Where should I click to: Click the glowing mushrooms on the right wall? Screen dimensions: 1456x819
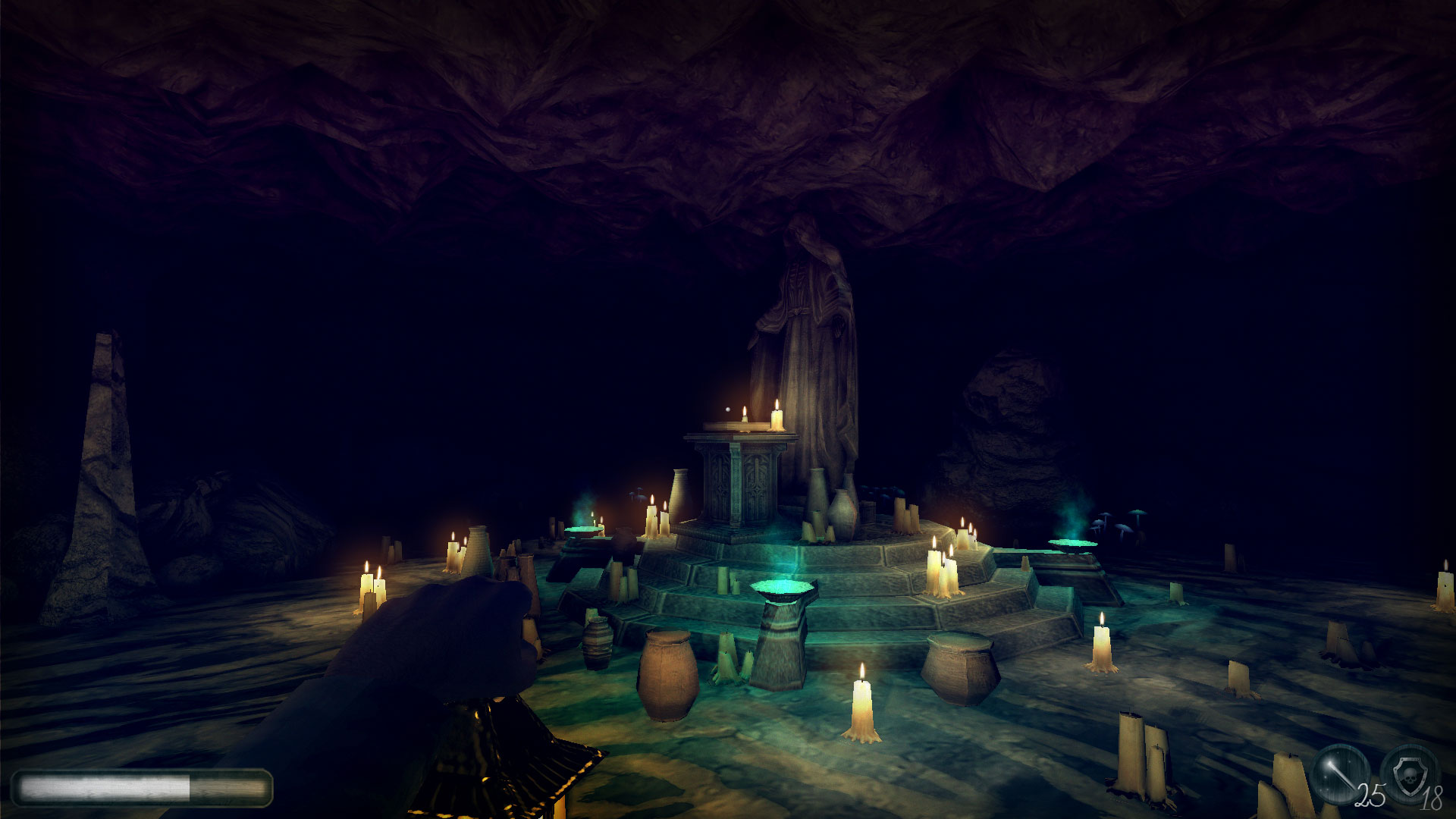[x=1122, y=523]
